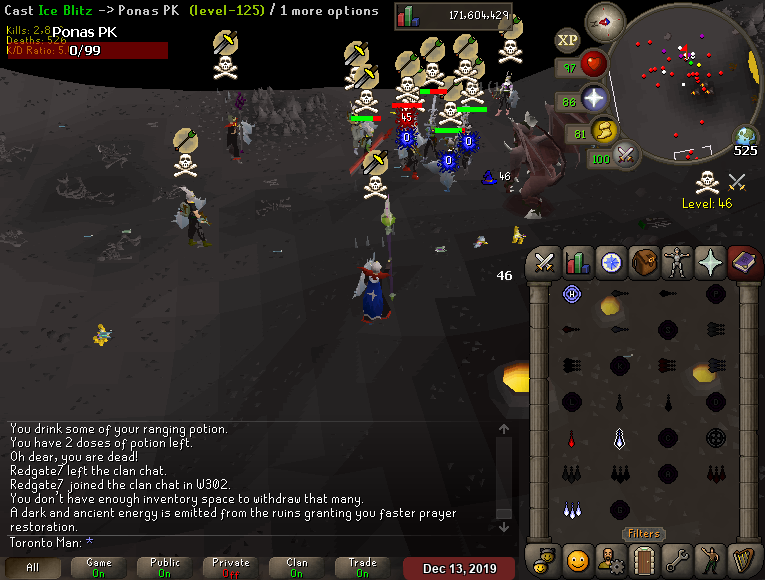This screenshot has width=765, height=580.
Task: Toggle the Private chat filter
Action: pos(231,567)
